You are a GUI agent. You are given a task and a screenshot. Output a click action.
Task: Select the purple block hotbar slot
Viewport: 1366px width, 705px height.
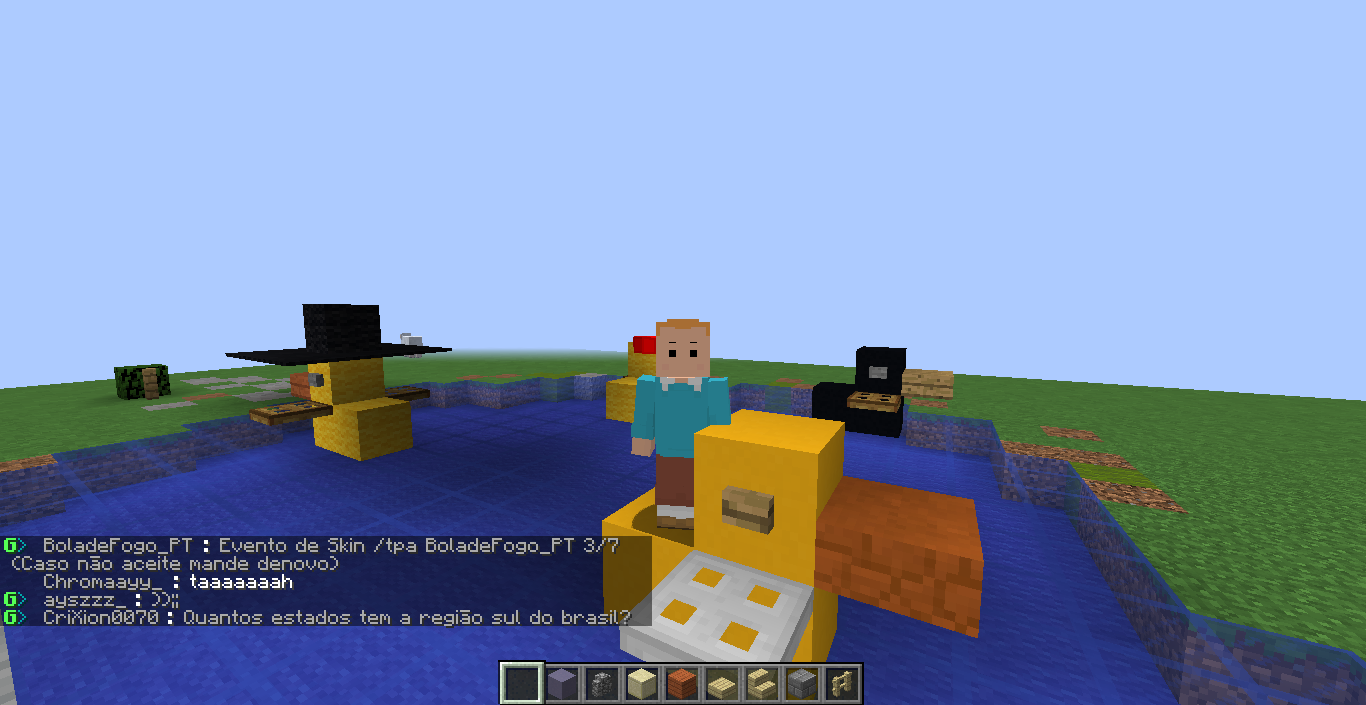point(562,684)
